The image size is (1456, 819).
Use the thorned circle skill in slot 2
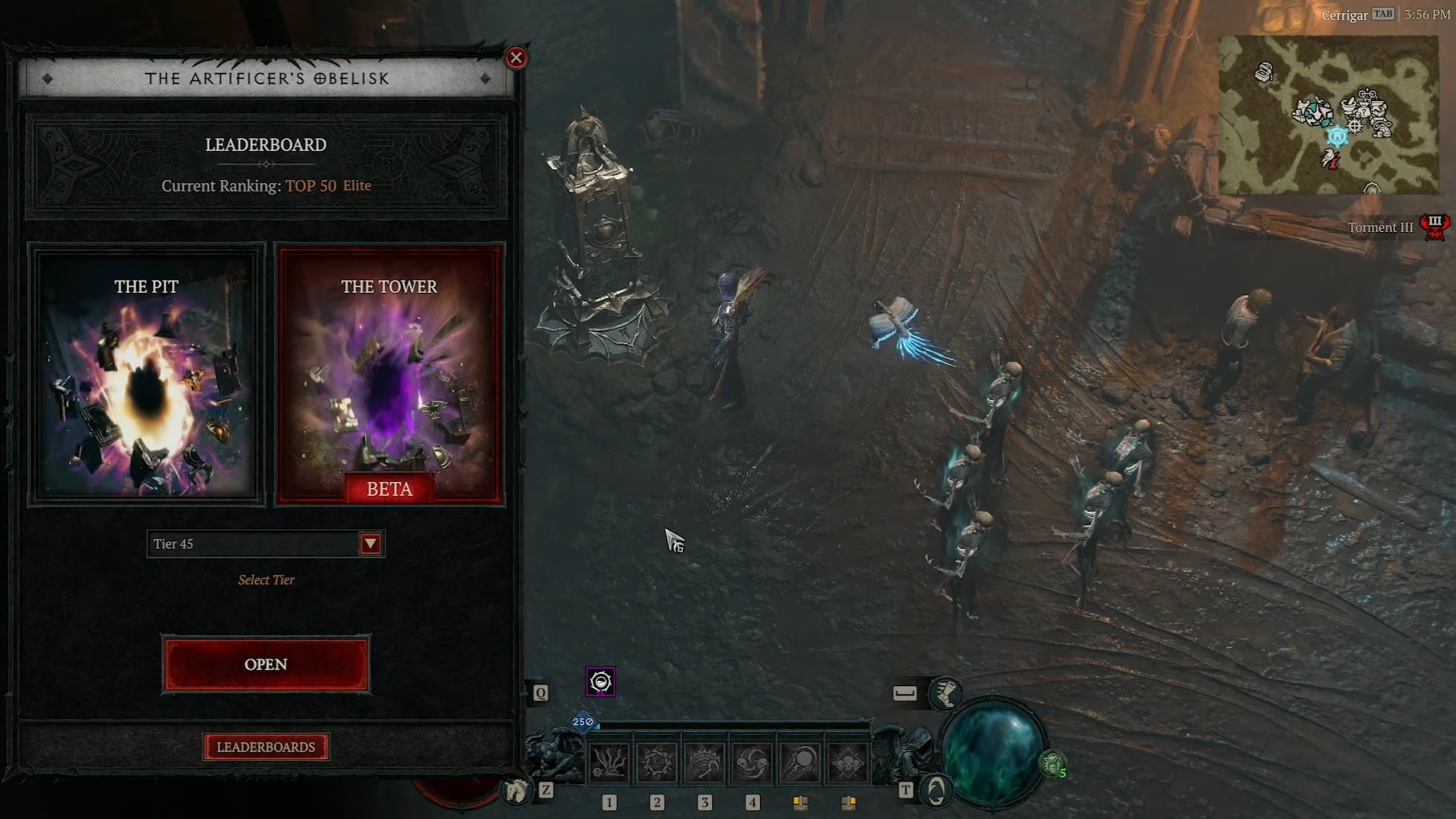point(657,763)
